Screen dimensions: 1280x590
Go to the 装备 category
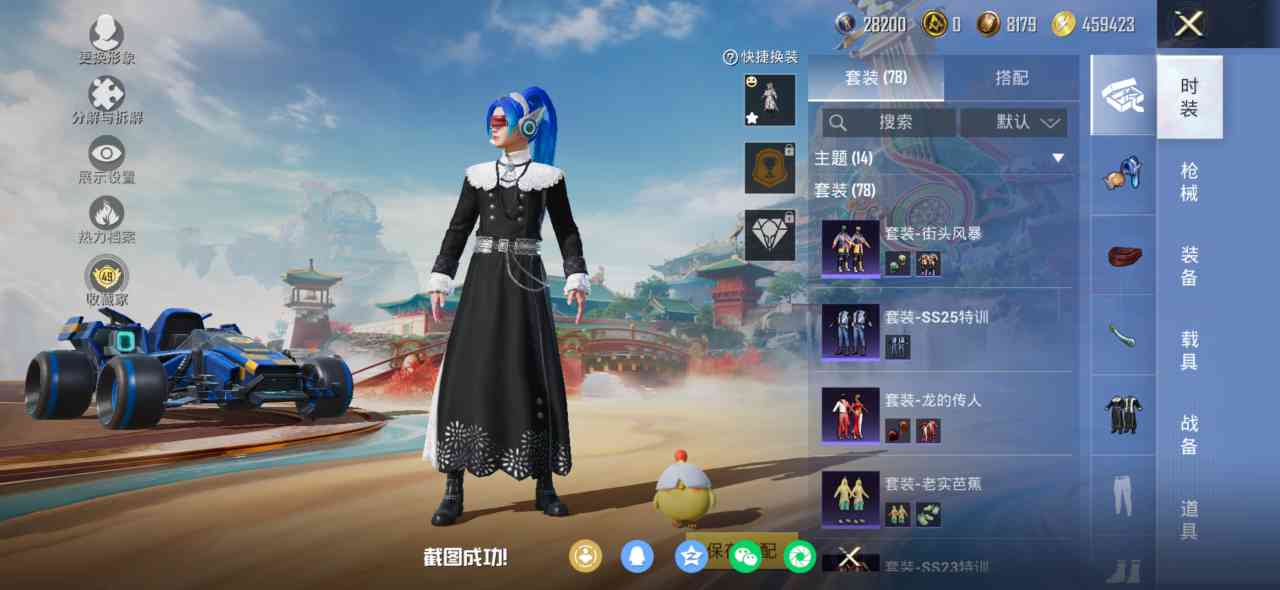click(x=1189, y=266)
